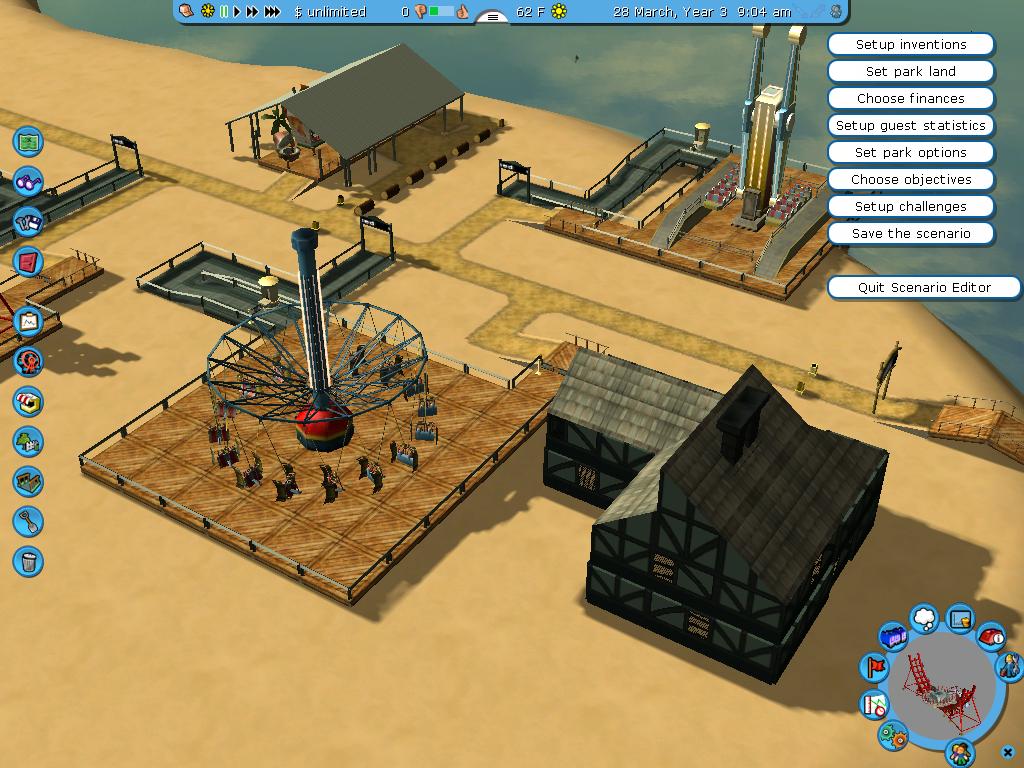The image size is (1024, 768).
Task: Open the Setup inventions panel
Action: 911,45
